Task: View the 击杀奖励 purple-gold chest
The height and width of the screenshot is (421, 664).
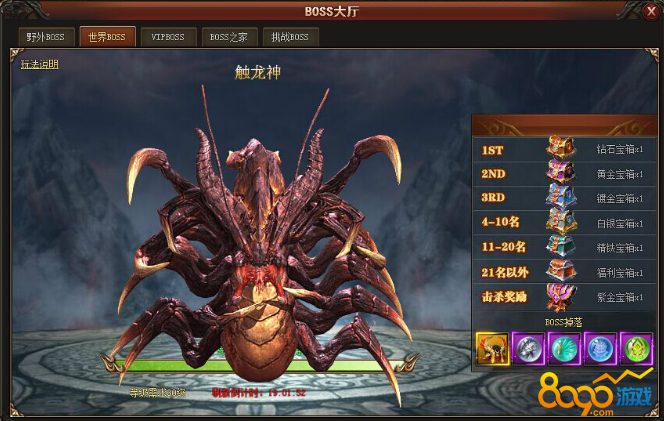Action: [561, 295]
